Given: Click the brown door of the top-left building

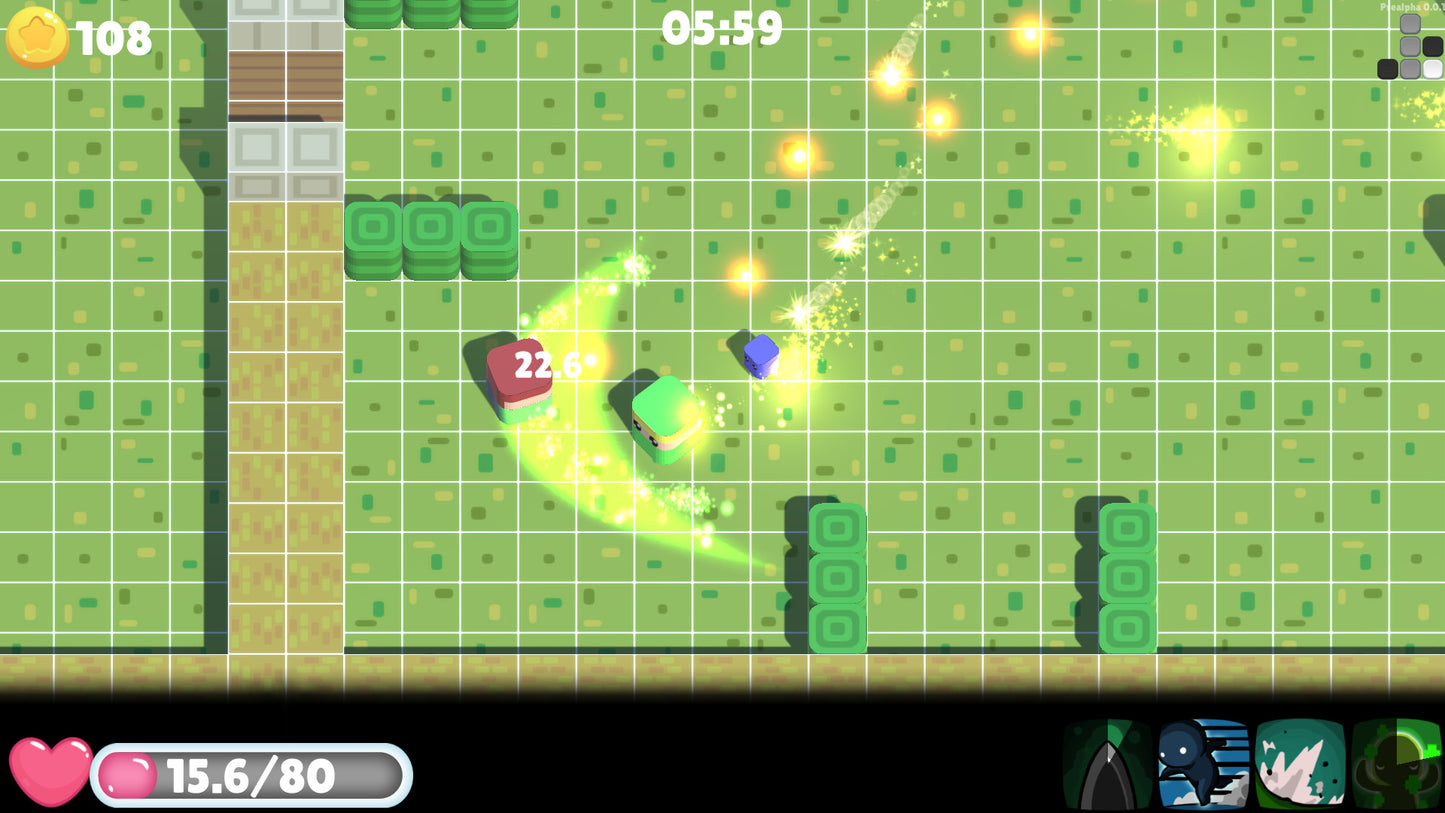Looking at the screenshot, I should pos(286,83).
